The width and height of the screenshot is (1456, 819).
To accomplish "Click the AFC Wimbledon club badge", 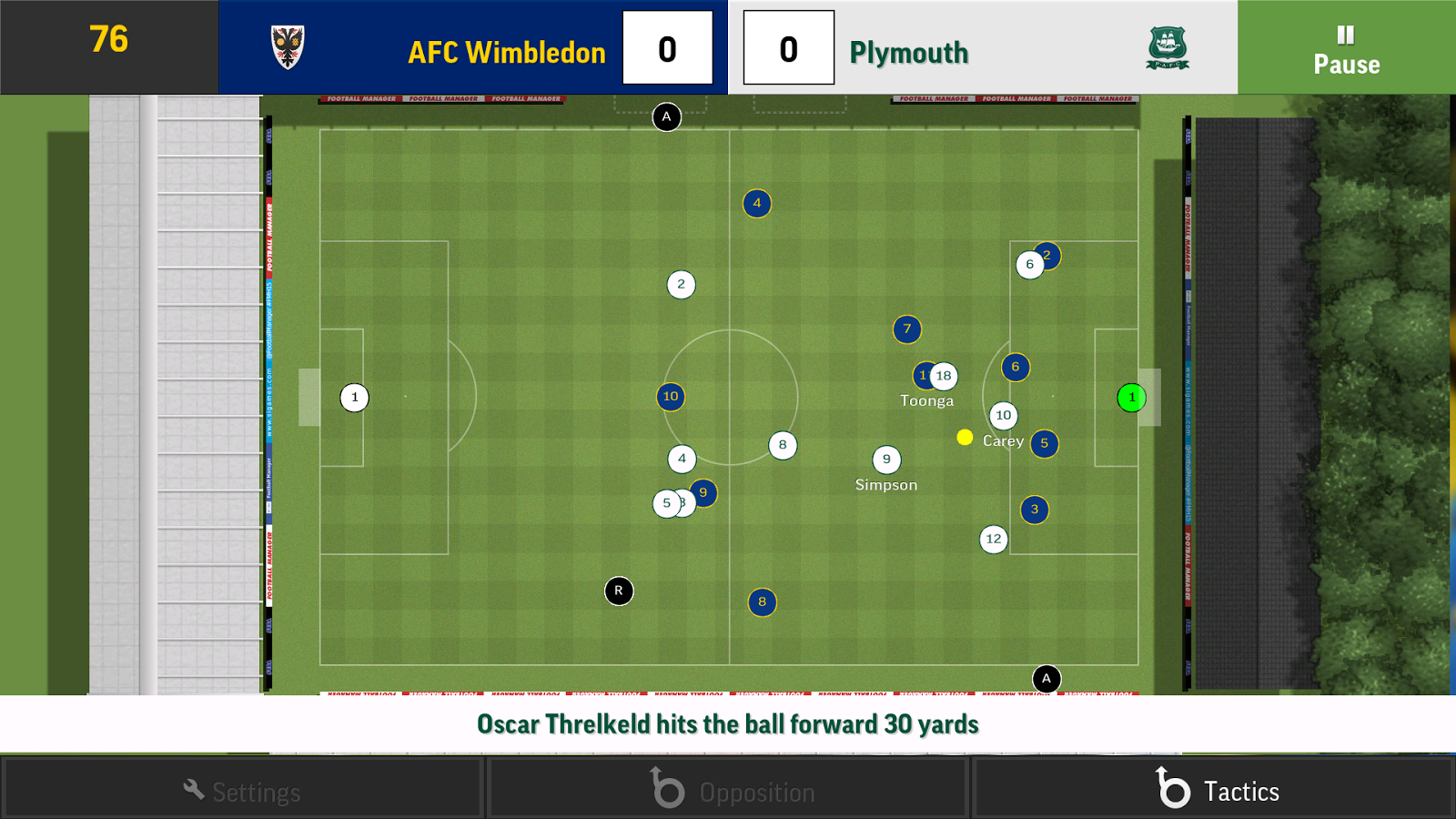I will (x=289, y=46).
